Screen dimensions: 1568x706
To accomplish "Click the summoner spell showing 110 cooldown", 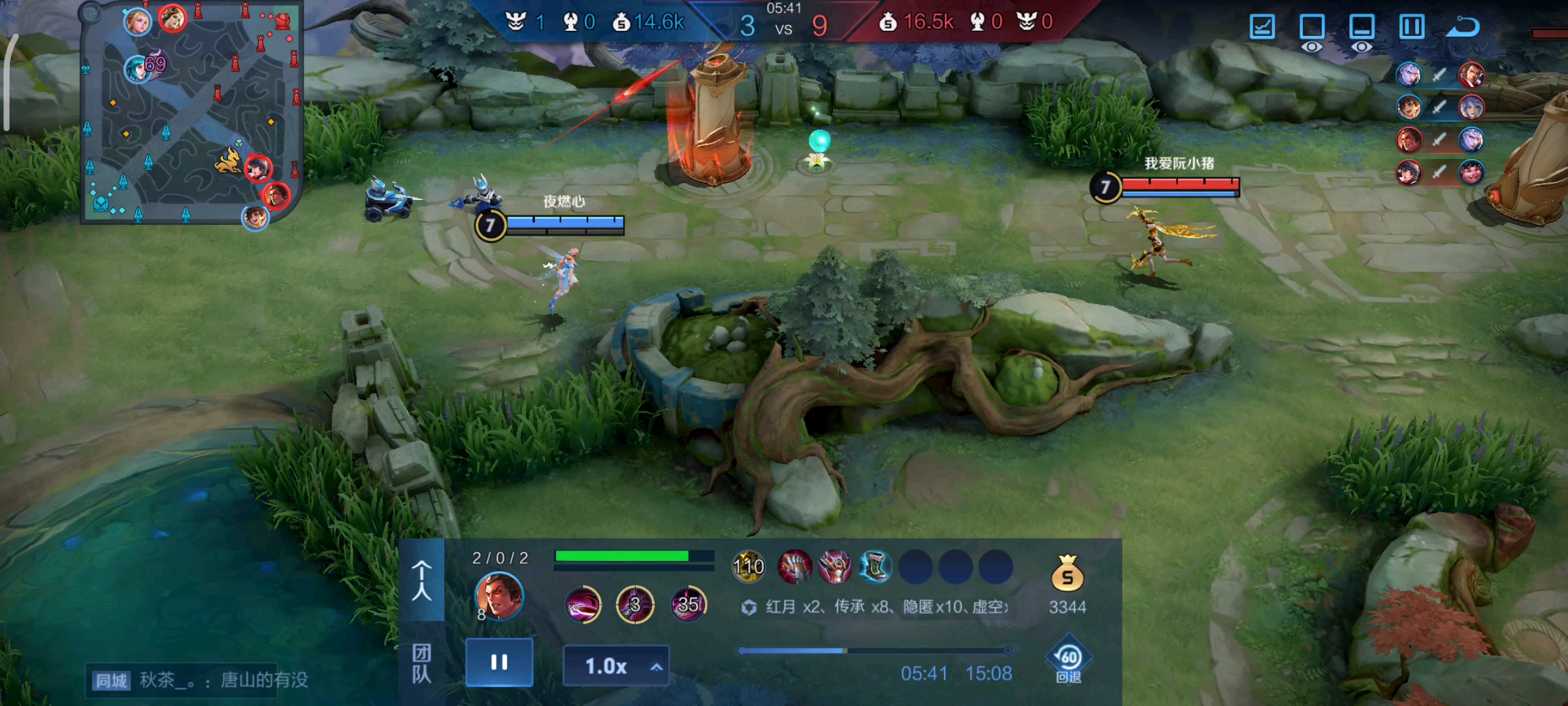I will [748, 566].
